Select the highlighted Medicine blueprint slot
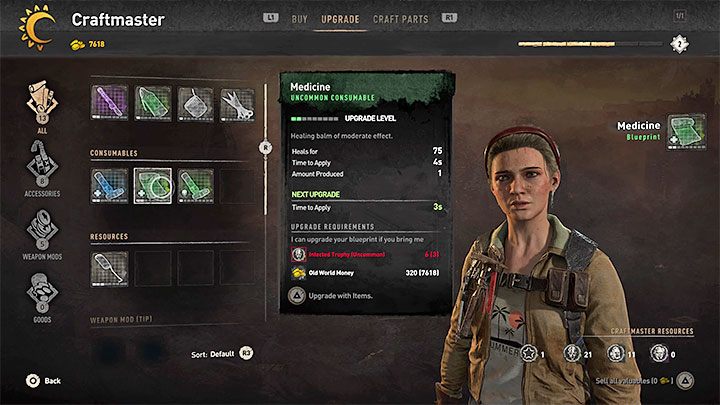 152,185
